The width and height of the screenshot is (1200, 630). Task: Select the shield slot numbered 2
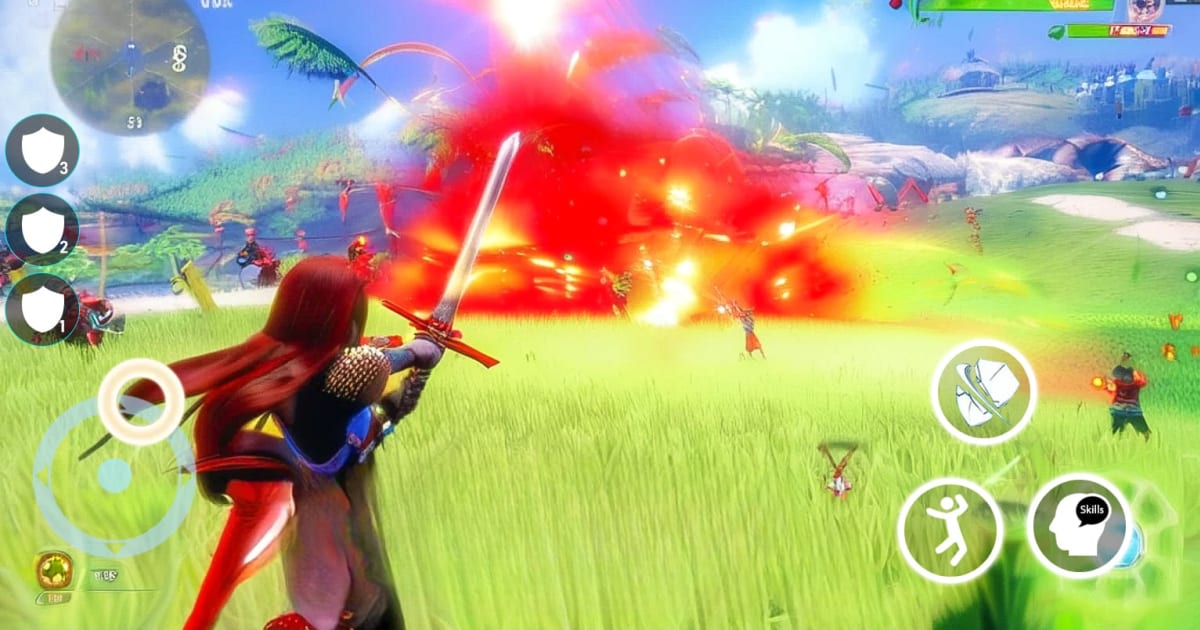coord(42,230)
